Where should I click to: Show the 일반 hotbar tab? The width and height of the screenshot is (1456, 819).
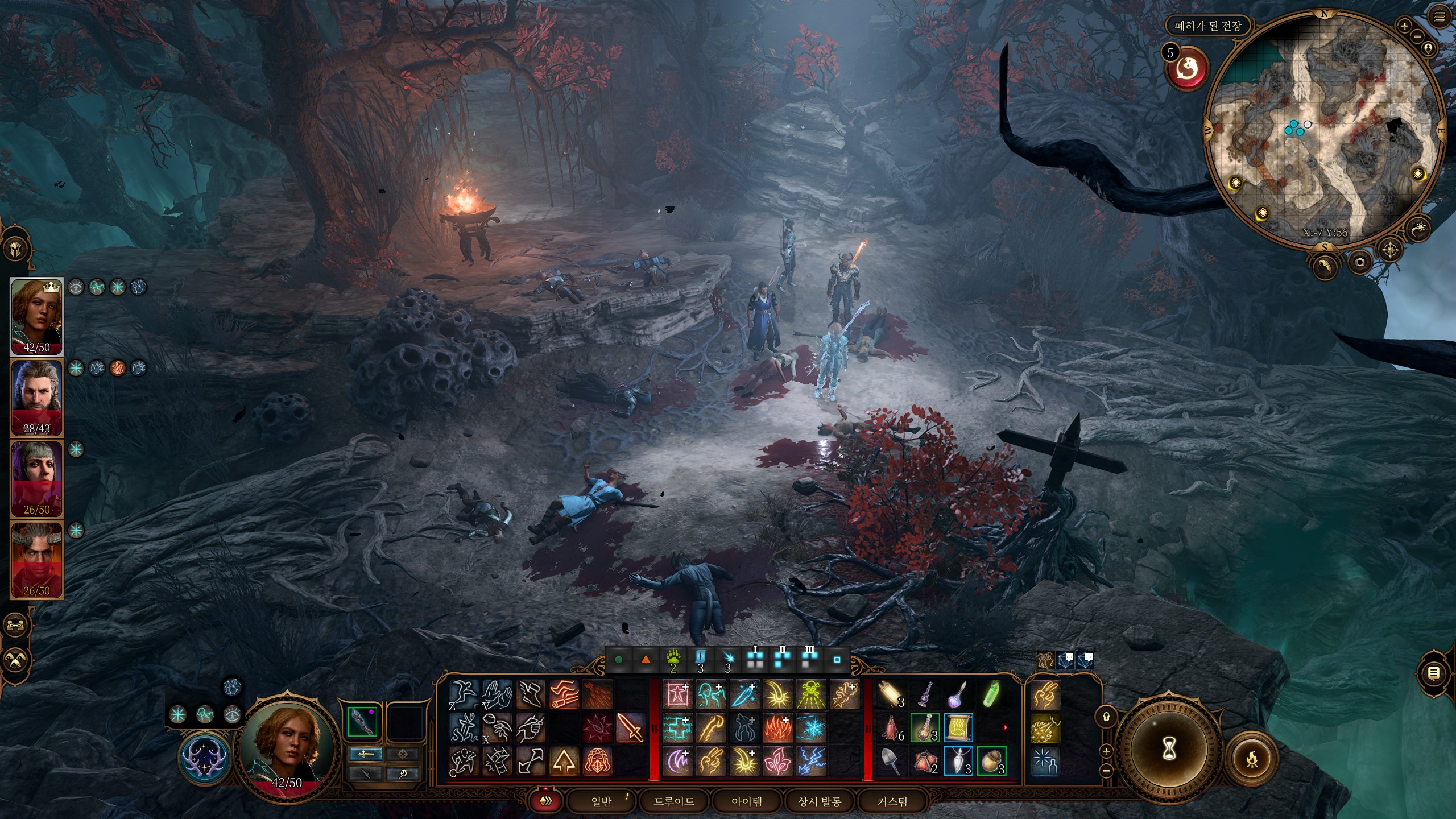[601, 801]
